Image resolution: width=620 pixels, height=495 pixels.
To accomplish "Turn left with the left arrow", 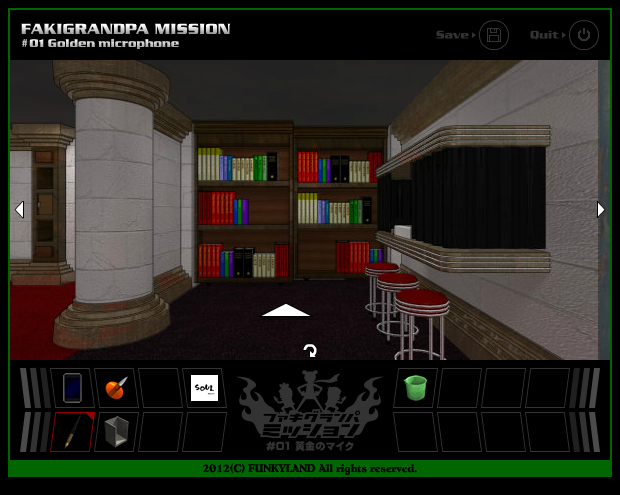I will 19,209.
